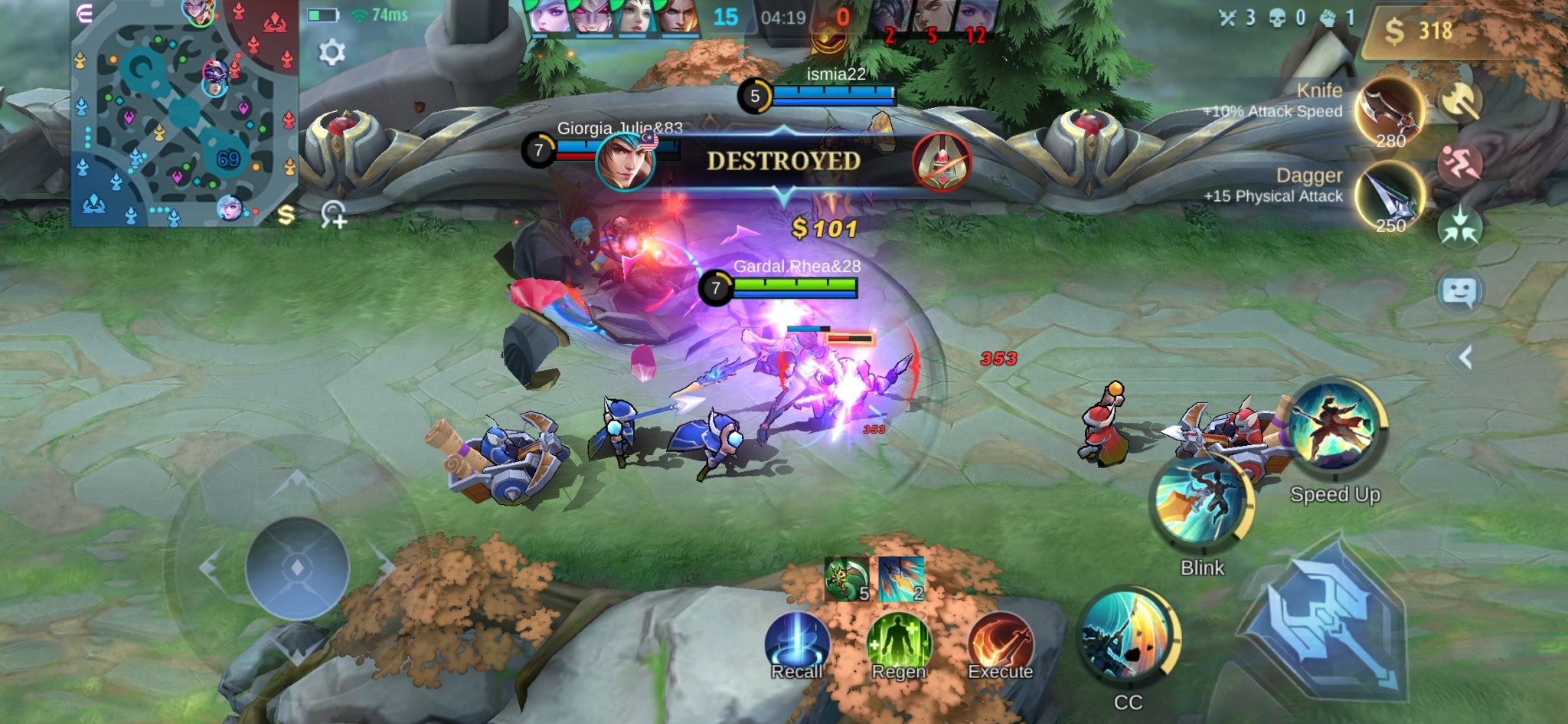Buy the recommended Dagger item
The image size is (1568, 724).
pyautogui.click(x=1390, y=197)
